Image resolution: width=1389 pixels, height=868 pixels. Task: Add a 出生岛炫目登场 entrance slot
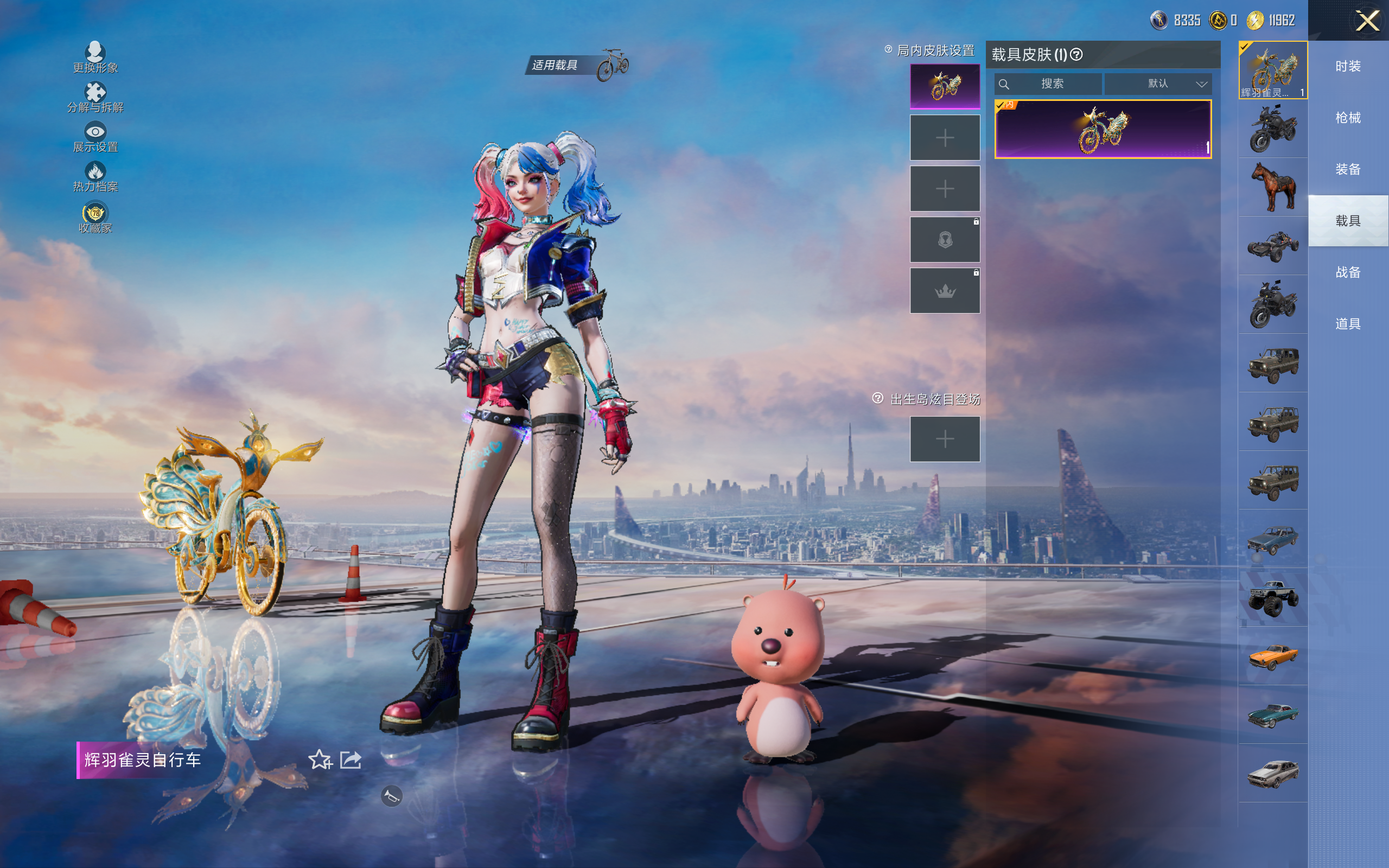coord(945,439)
